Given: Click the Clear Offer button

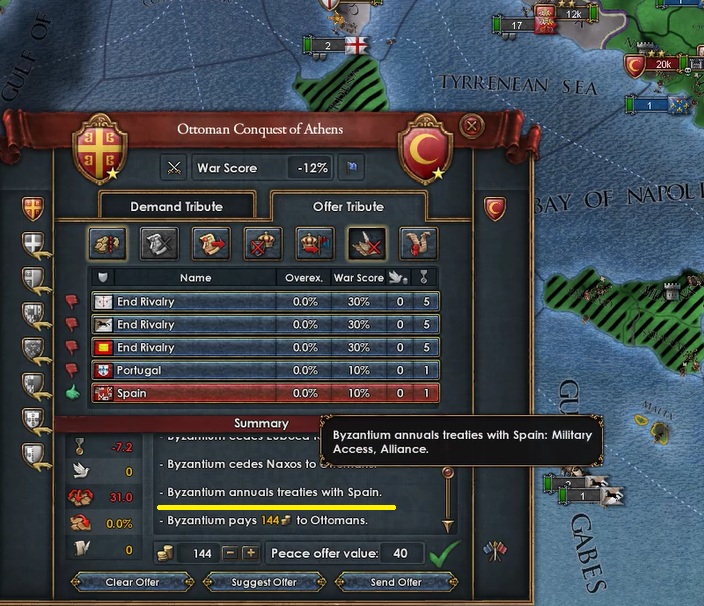Looking at the screenshot, I should tap(132, 582).
